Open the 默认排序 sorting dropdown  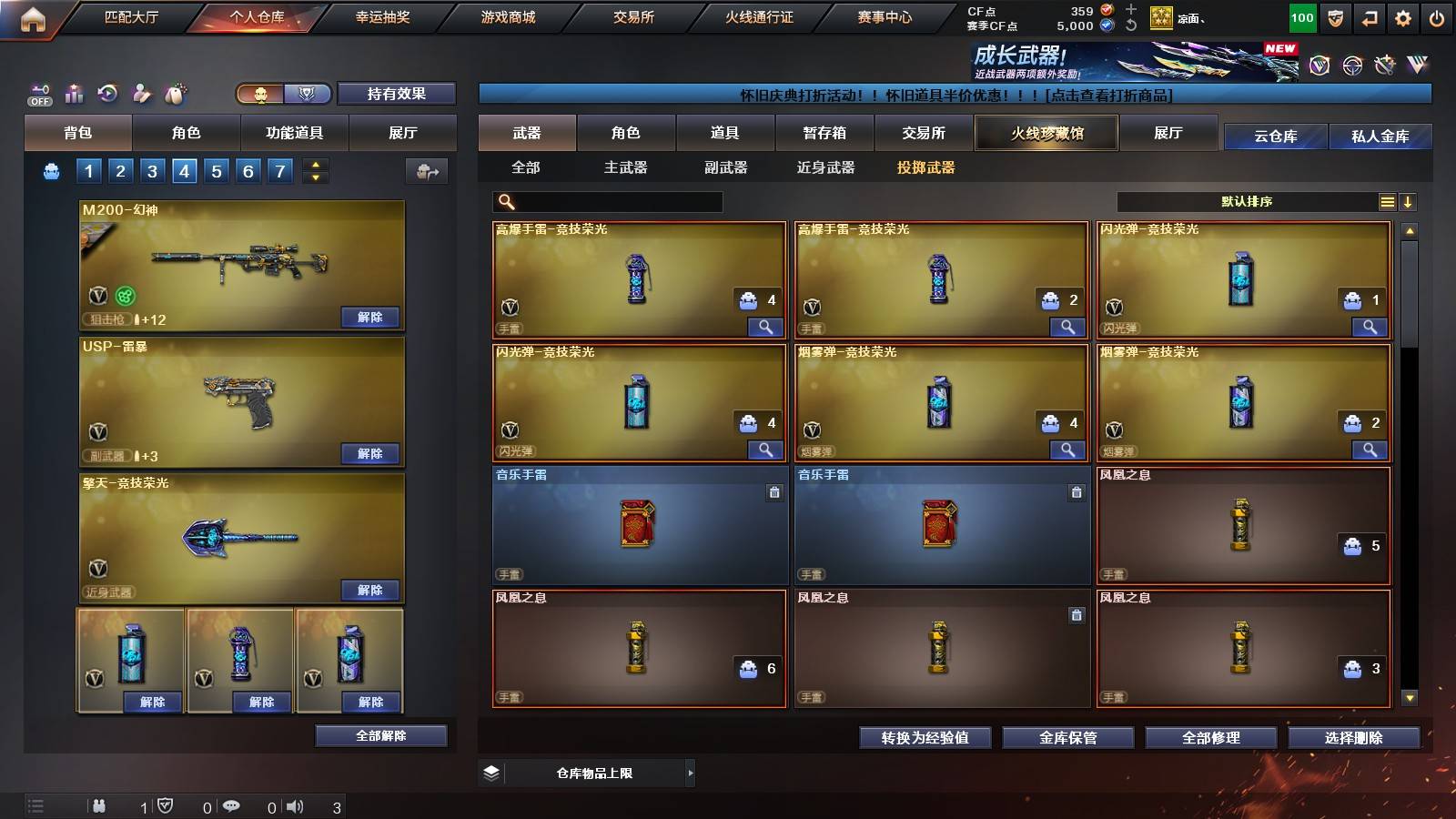pos(1256,201)
